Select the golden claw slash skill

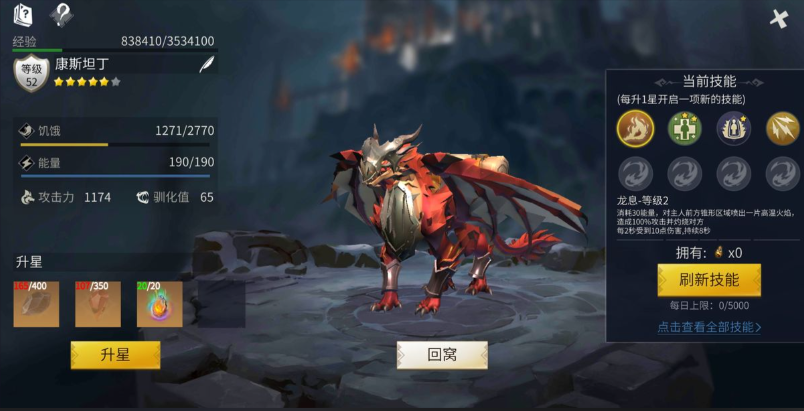point(782,129)
